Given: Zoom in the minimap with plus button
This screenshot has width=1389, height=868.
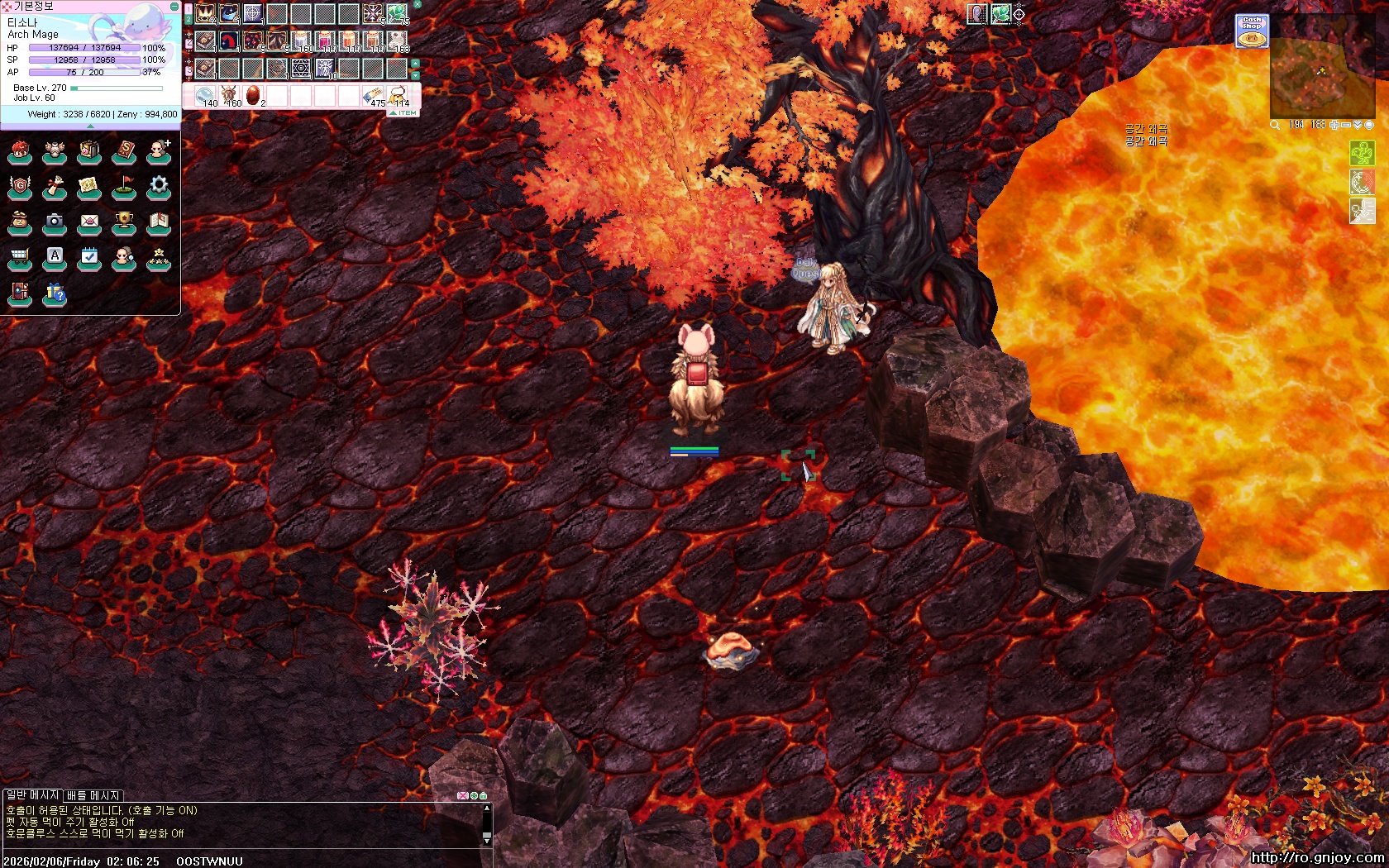Looking at the screenshot, I should tap(1334, 125).
